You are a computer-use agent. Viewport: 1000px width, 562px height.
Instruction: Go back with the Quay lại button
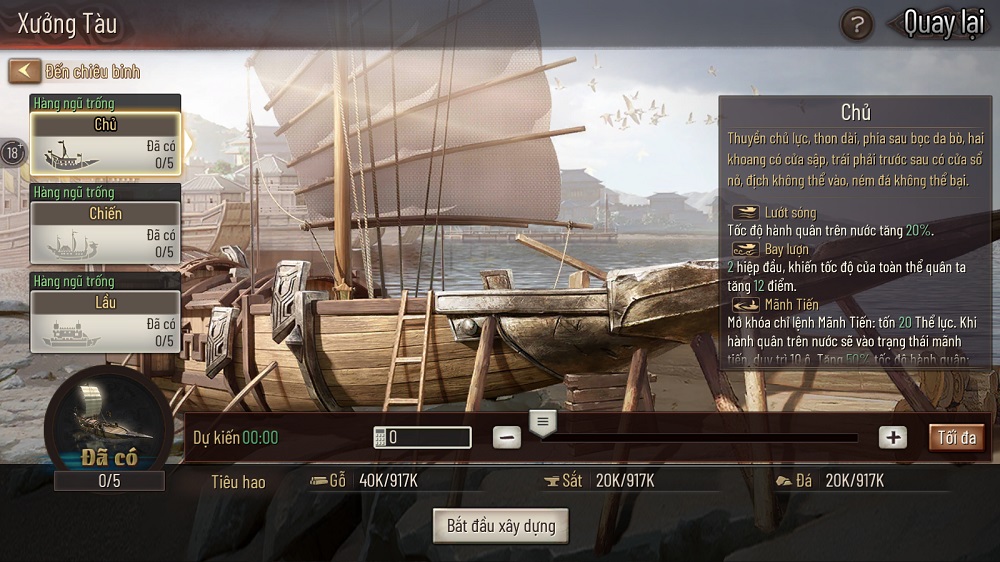(942, 23)
